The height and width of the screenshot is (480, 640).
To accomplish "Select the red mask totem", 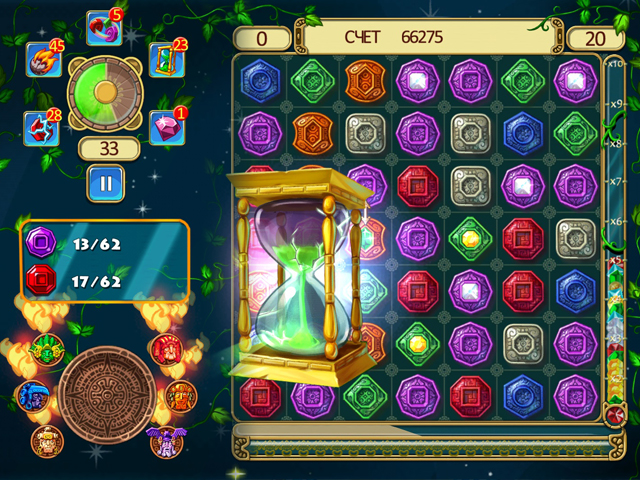I will point(164,349).
